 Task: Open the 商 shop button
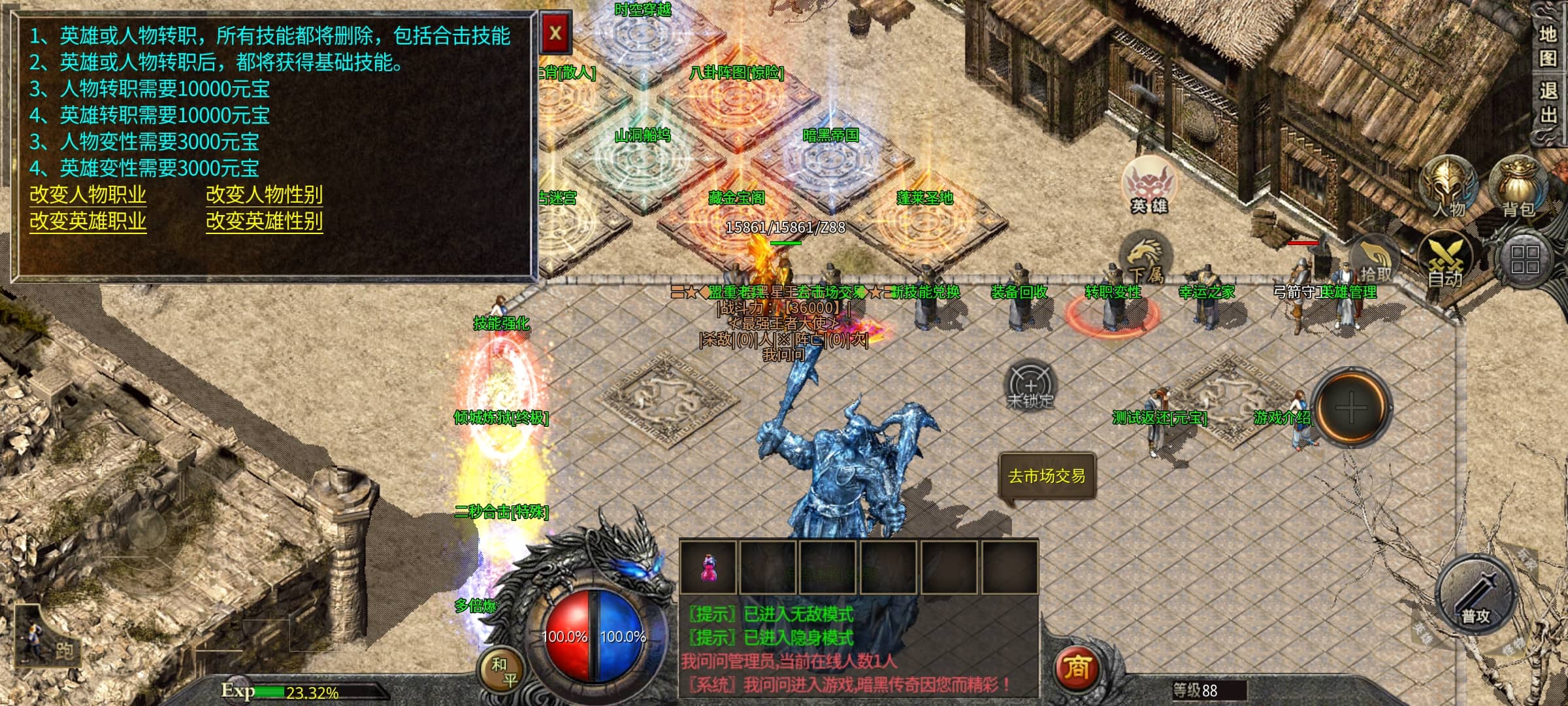coord(1077,668)
